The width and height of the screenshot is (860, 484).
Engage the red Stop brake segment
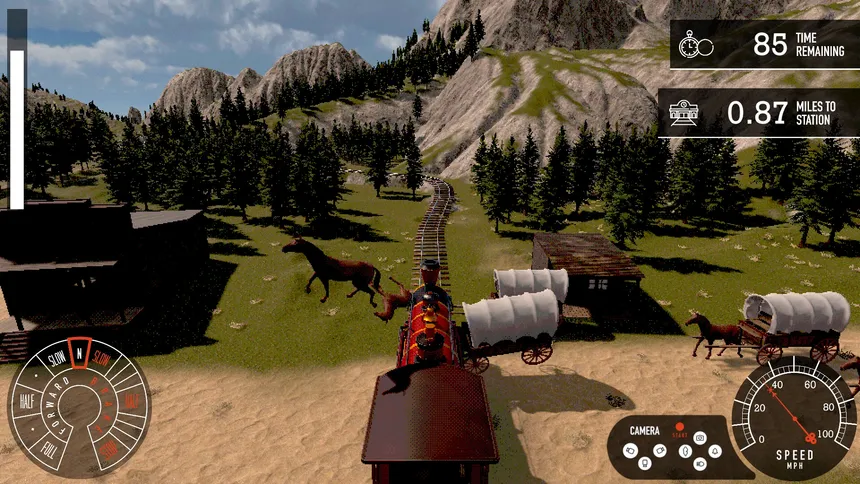(x=108, y=449)
